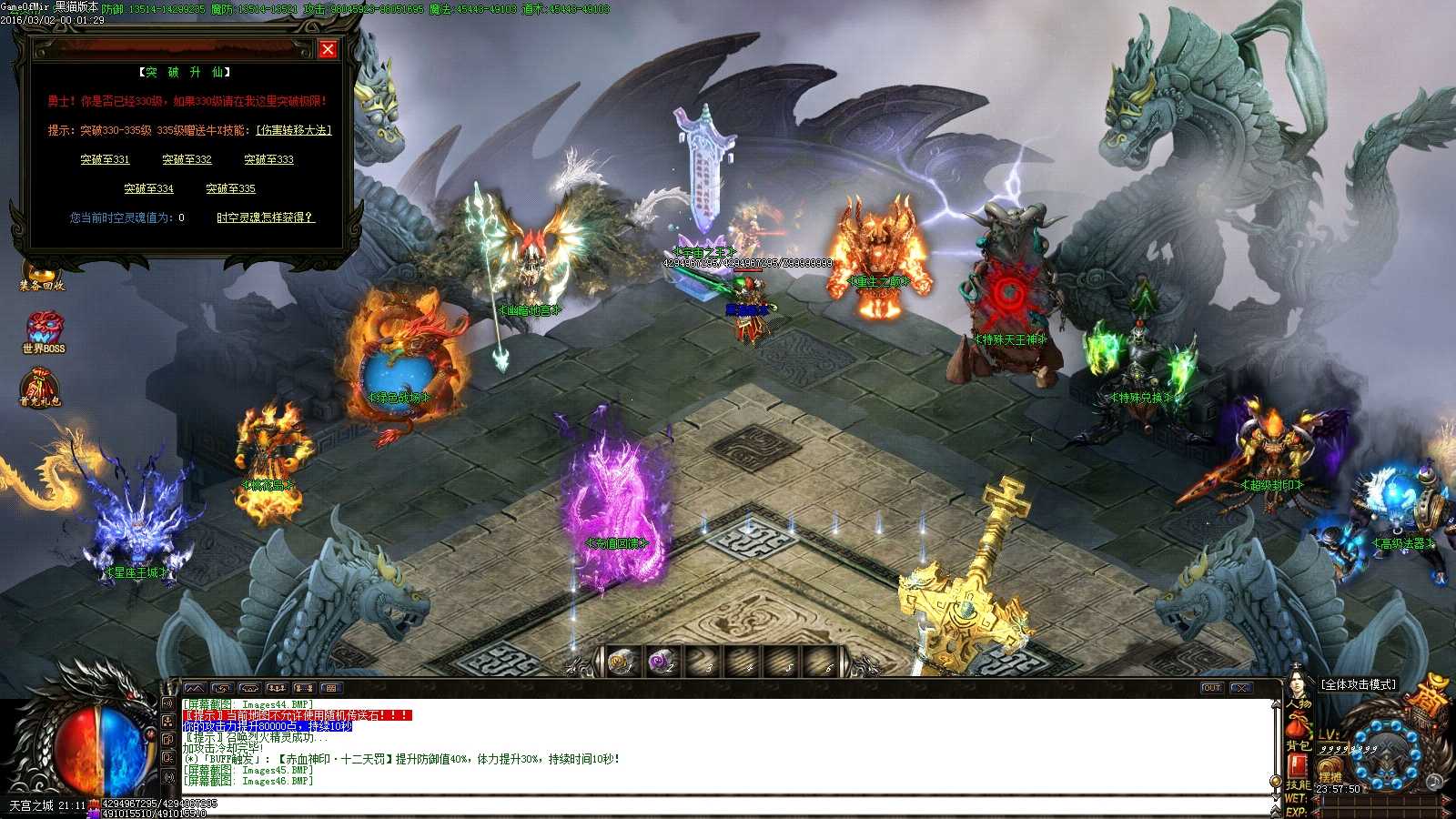The image size is (1456, 819).
Task: Toggle the music note sound icon
Action: [1434, 781]
